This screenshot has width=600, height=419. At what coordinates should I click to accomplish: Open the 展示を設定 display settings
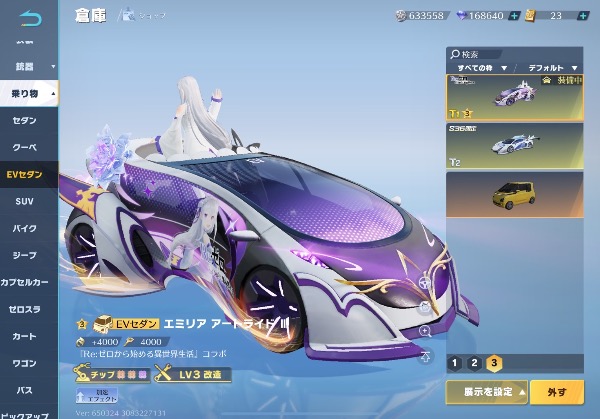486,390
